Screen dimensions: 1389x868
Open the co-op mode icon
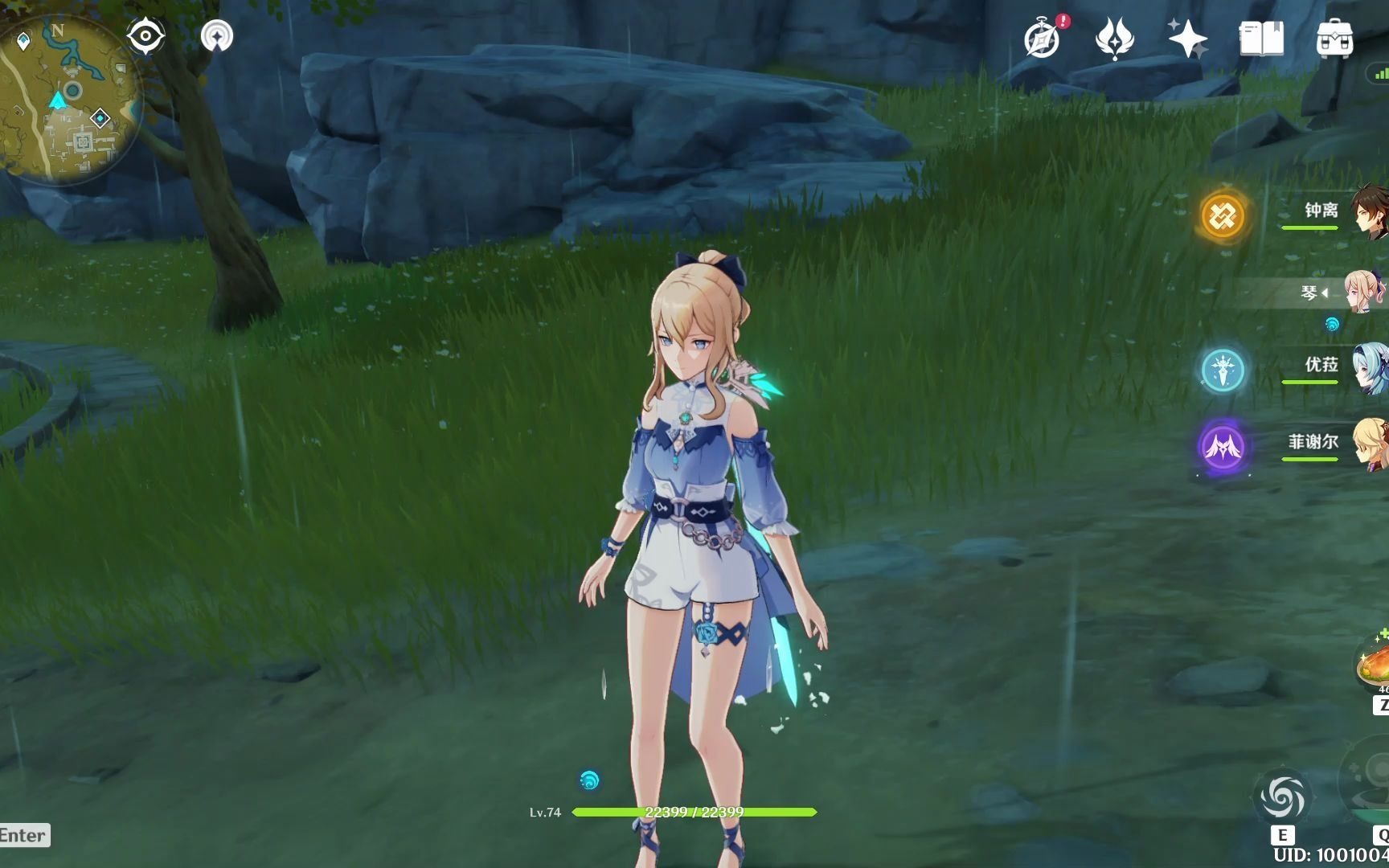216,36
